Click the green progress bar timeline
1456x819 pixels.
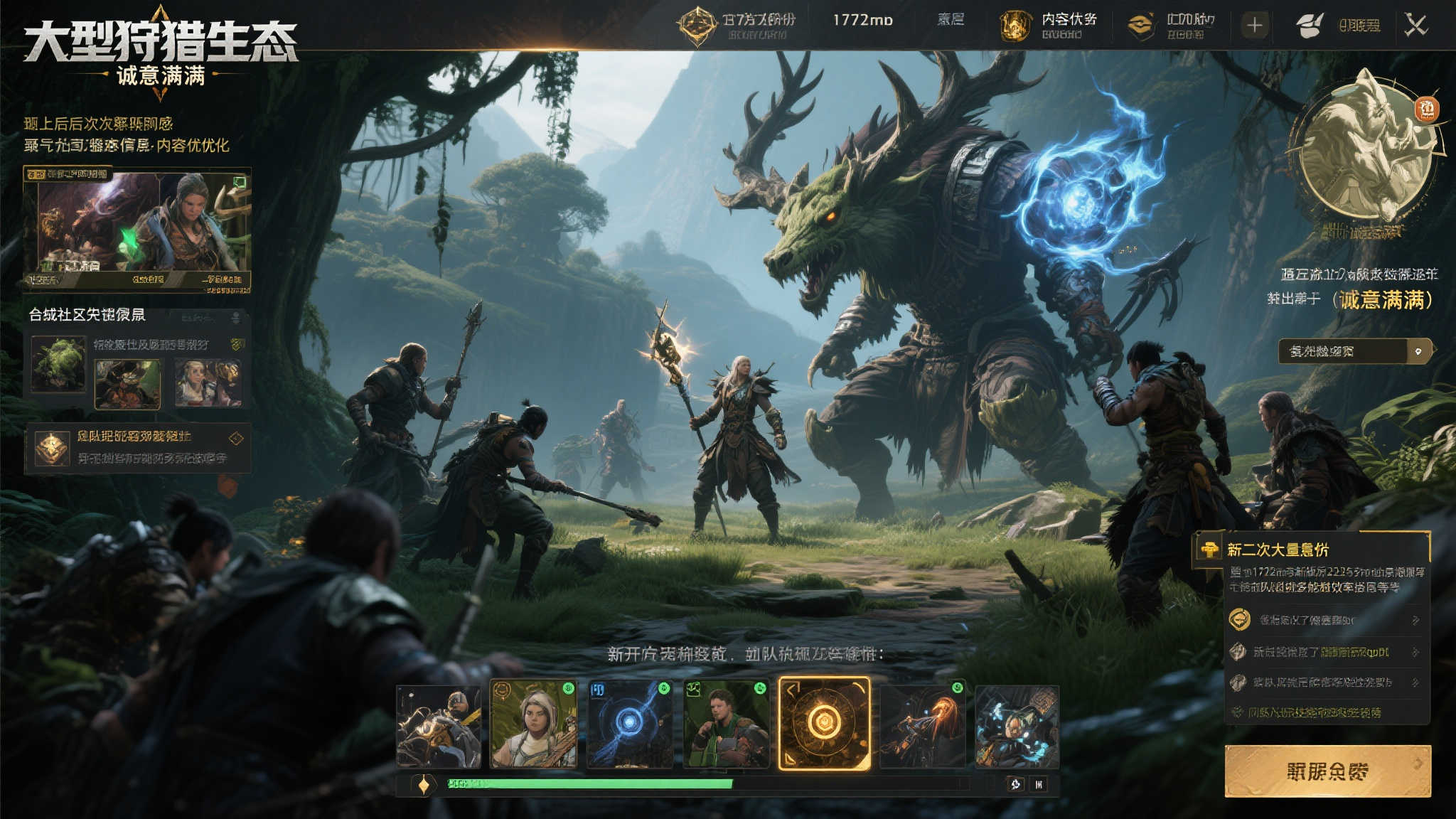[590, 784]
